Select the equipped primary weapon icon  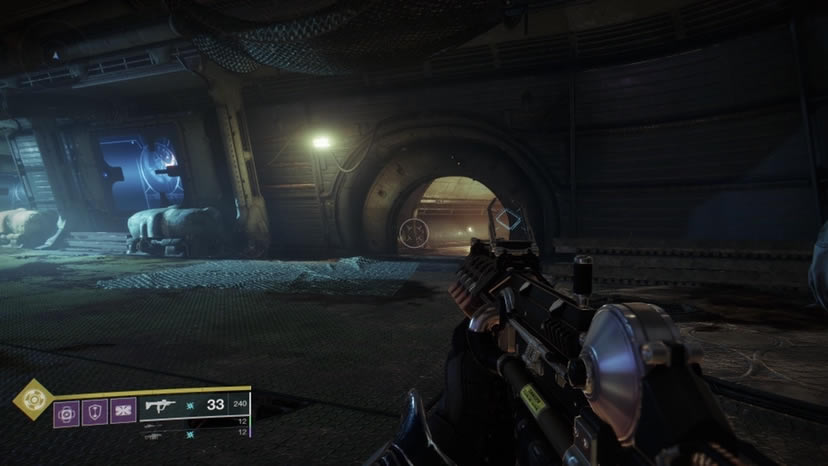161,406
